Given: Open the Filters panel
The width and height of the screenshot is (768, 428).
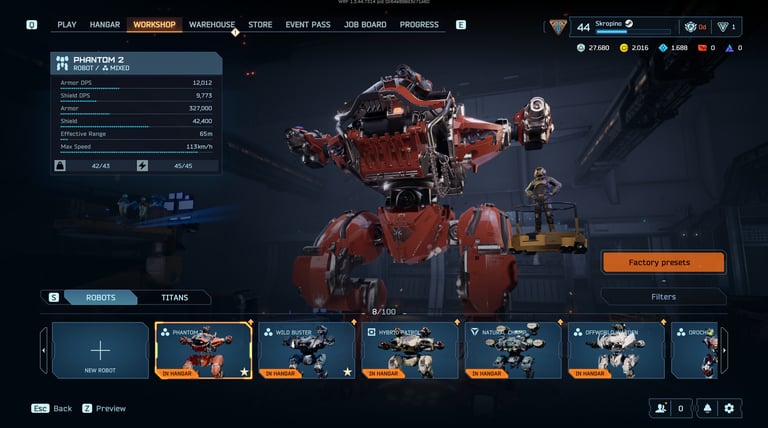Looking at the screenshot, I should (663, 297).
